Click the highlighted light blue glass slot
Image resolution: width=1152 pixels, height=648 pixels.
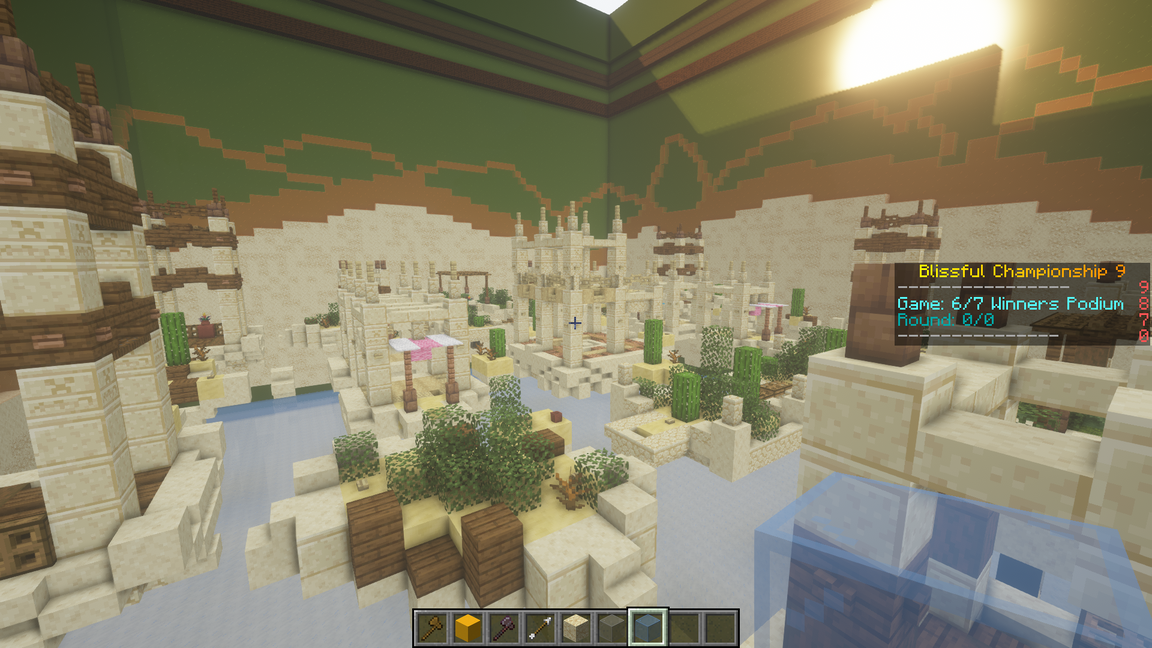647,628
